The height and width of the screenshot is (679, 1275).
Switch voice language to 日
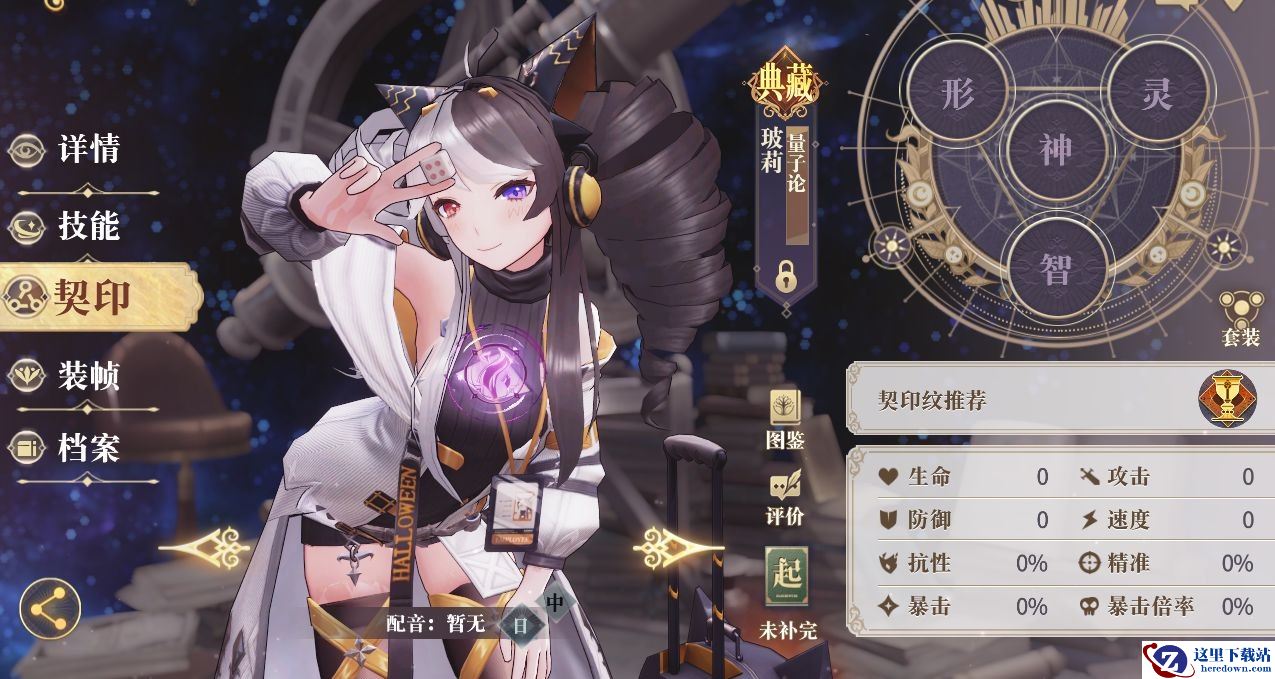[x=520, y=626]
